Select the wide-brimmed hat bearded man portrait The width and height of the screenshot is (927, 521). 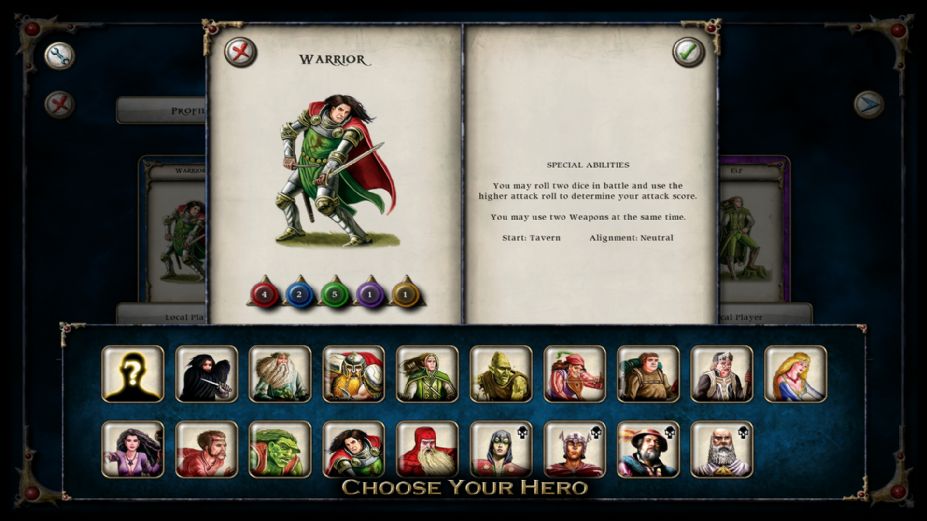pyautogui.click(x=648, y=449)
